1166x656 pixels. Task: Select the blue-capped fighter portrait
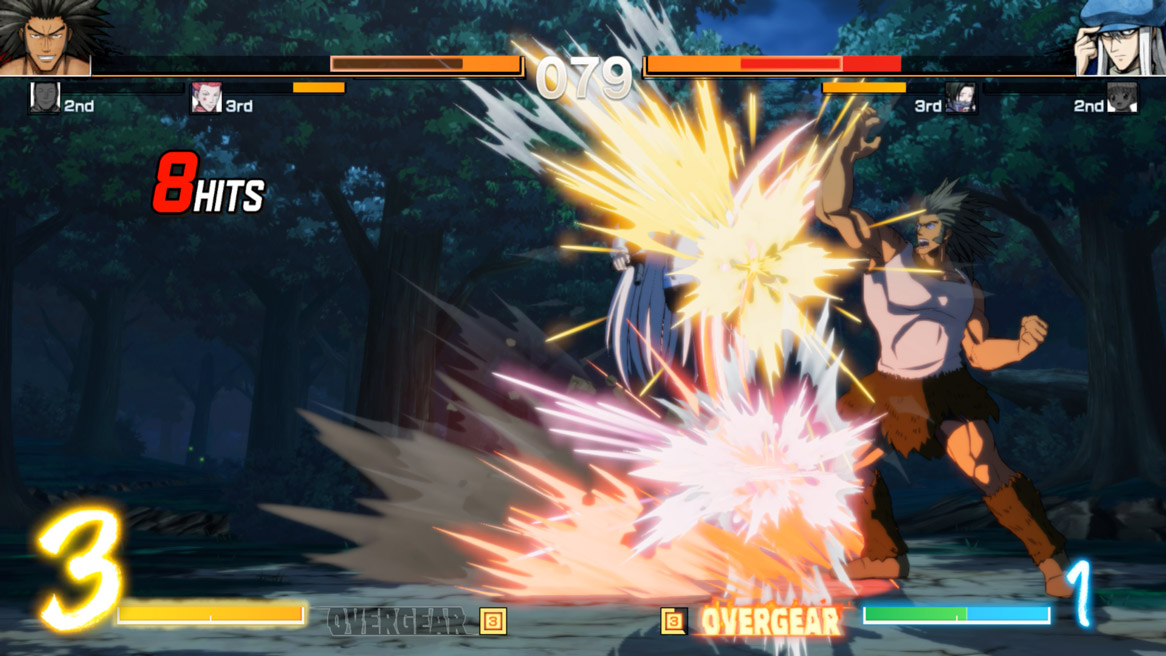(x=1119, y=39)
